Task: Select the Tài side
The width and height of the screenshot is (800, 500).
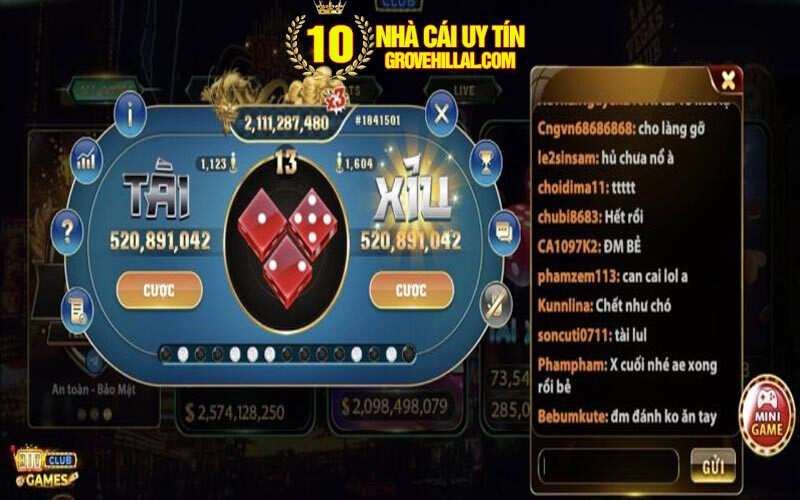Action: [159, 195]
